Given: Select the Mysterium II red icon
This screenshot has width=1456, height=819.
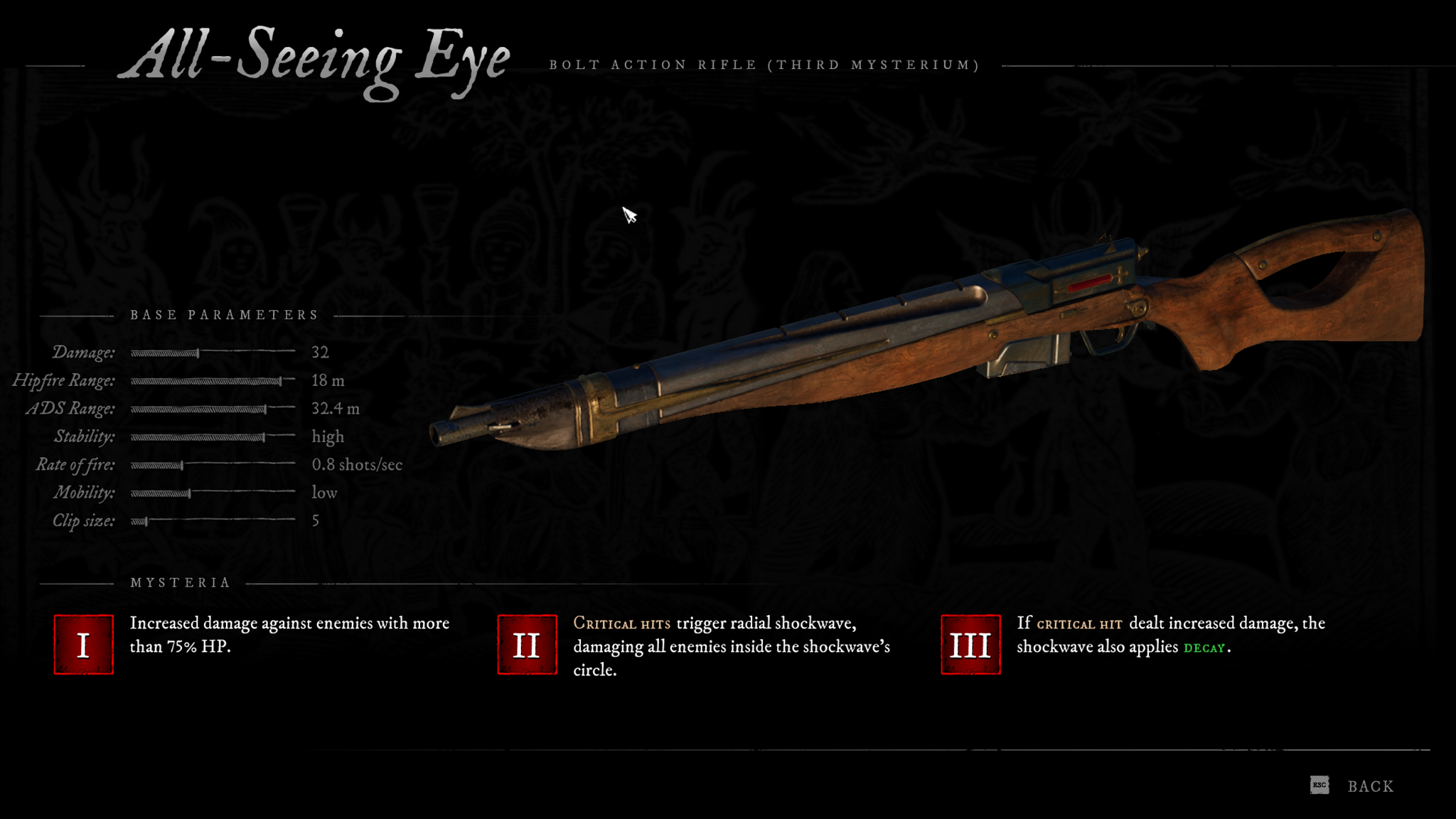Looking at the screenshot, I should (x=527, y=645).
